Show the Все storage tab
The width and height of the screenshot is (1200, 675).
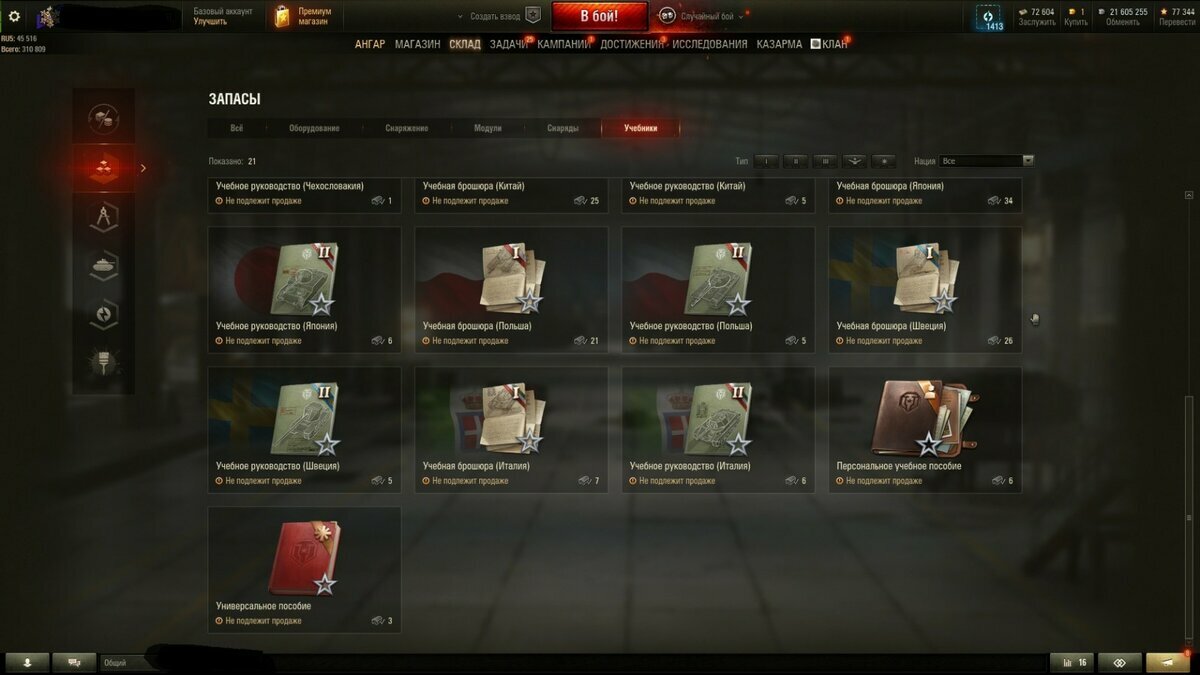(236, 128)
